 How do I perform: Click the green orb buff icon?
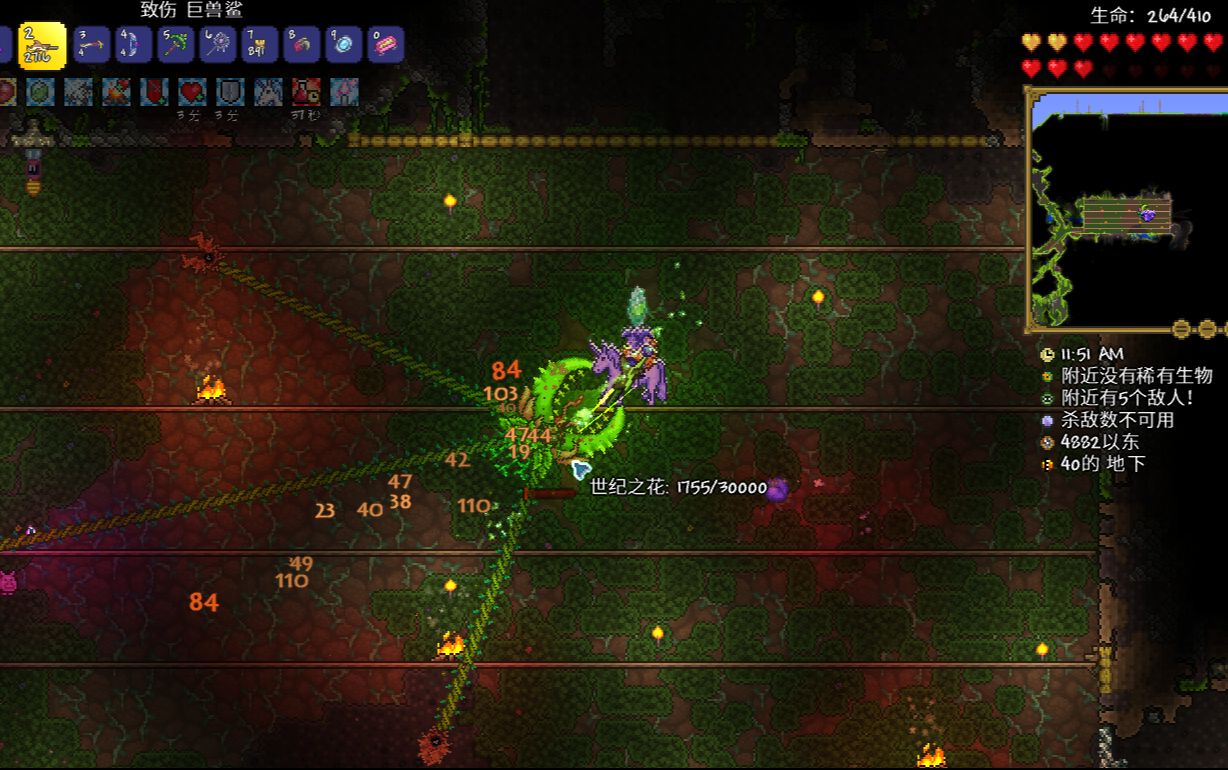point(40,92)
